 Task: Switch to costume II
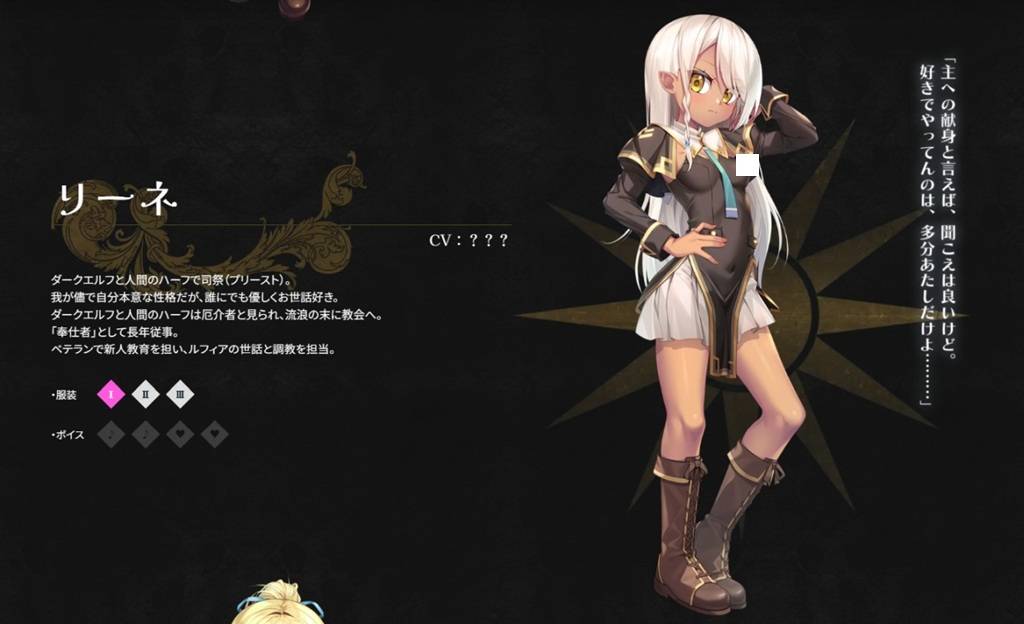(x=146, y=394)
